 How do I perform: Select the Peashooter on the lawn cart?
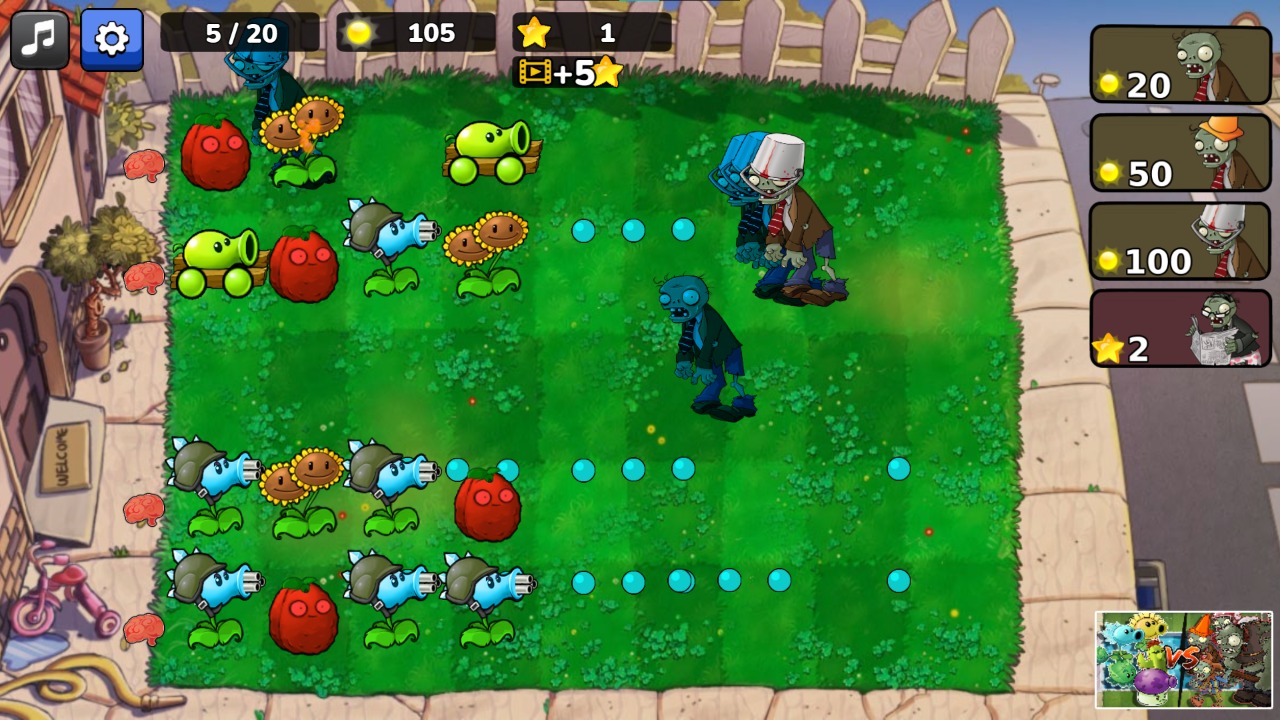[x=490, y=145]
